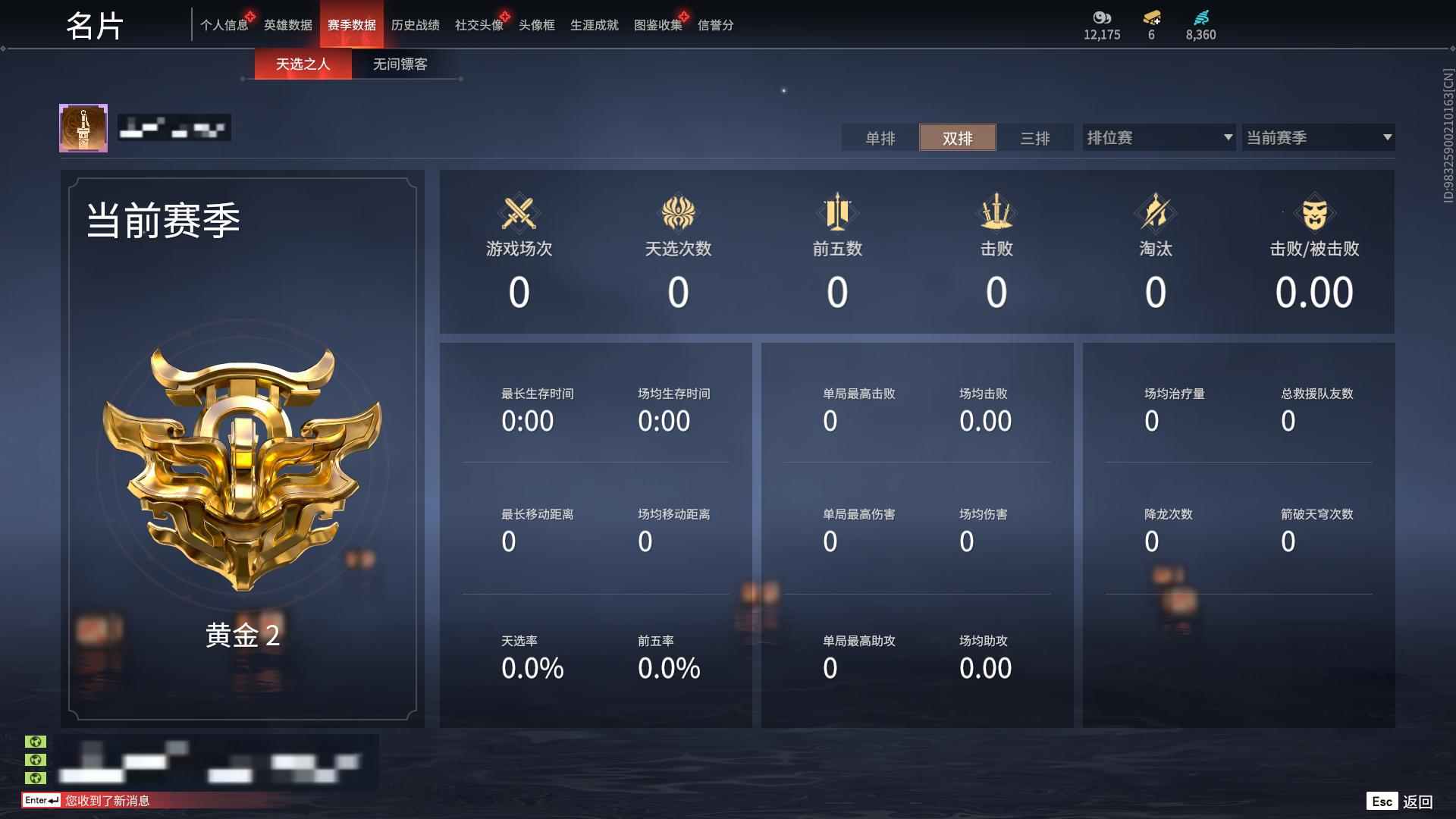Image resolution: width=1456 pixels, height=819 pixels.
Task: Open the 当前赛季 season dropdown
Action: pyautogui.click(x=1318, y=137)
